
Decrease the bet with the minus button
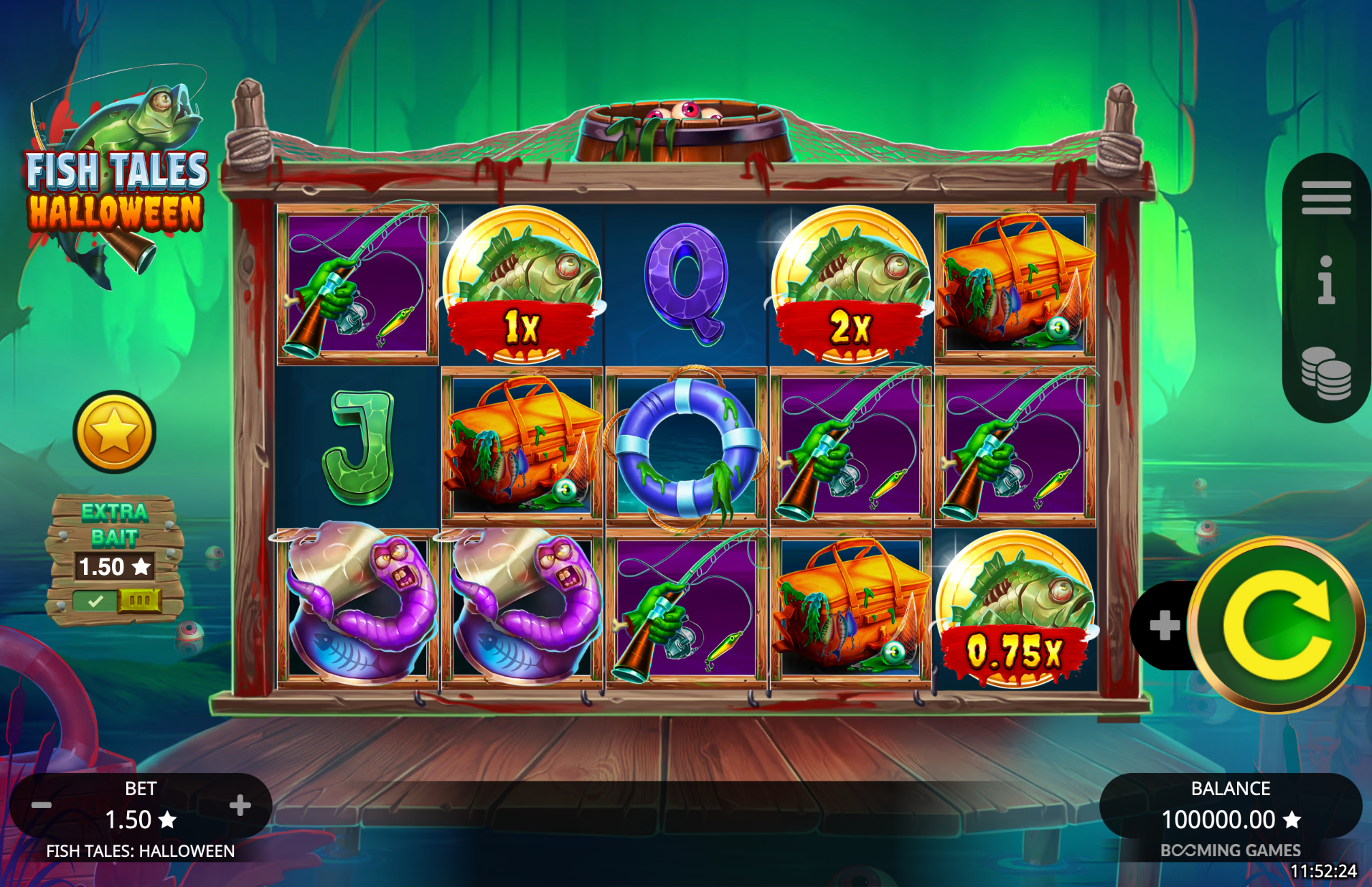tap(42, 805)
